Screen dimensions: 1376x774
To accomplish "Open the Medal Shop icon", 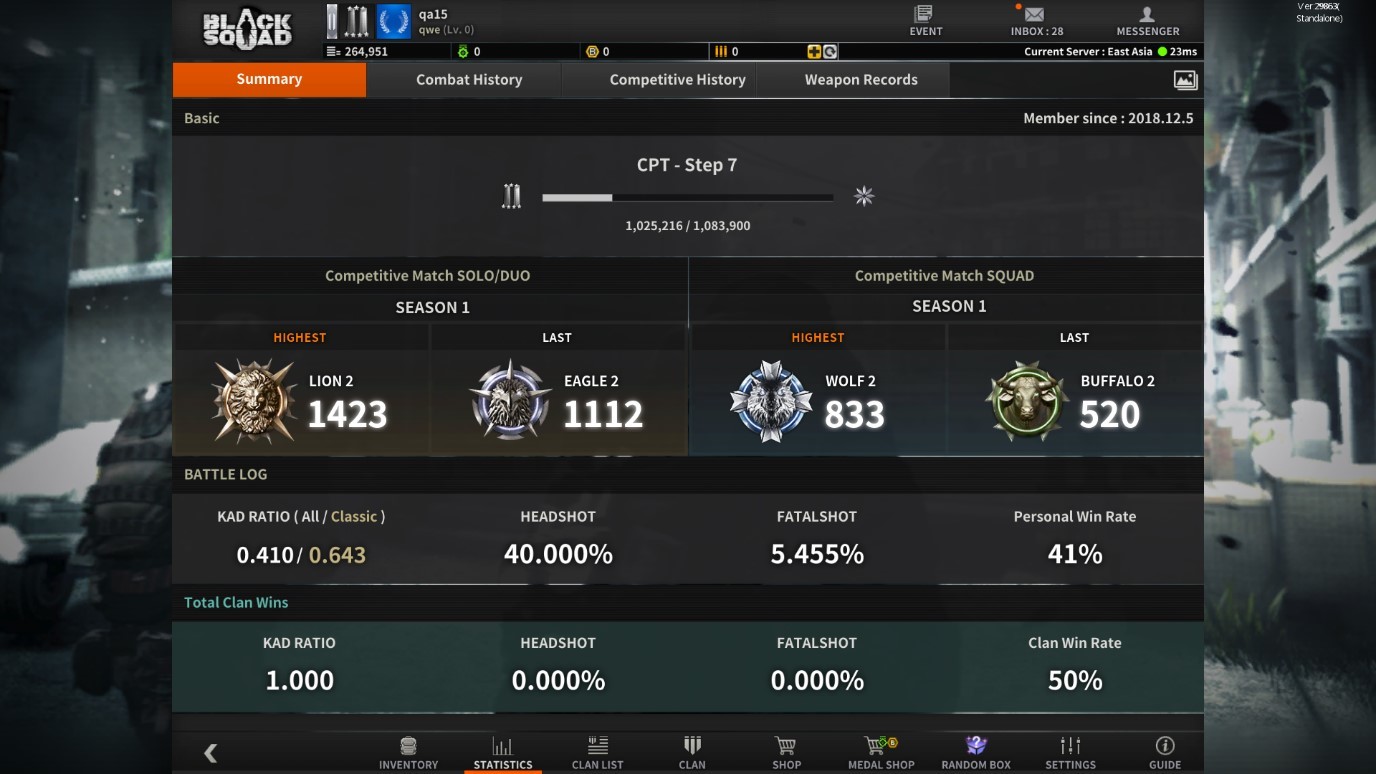I will pos(880,745).
